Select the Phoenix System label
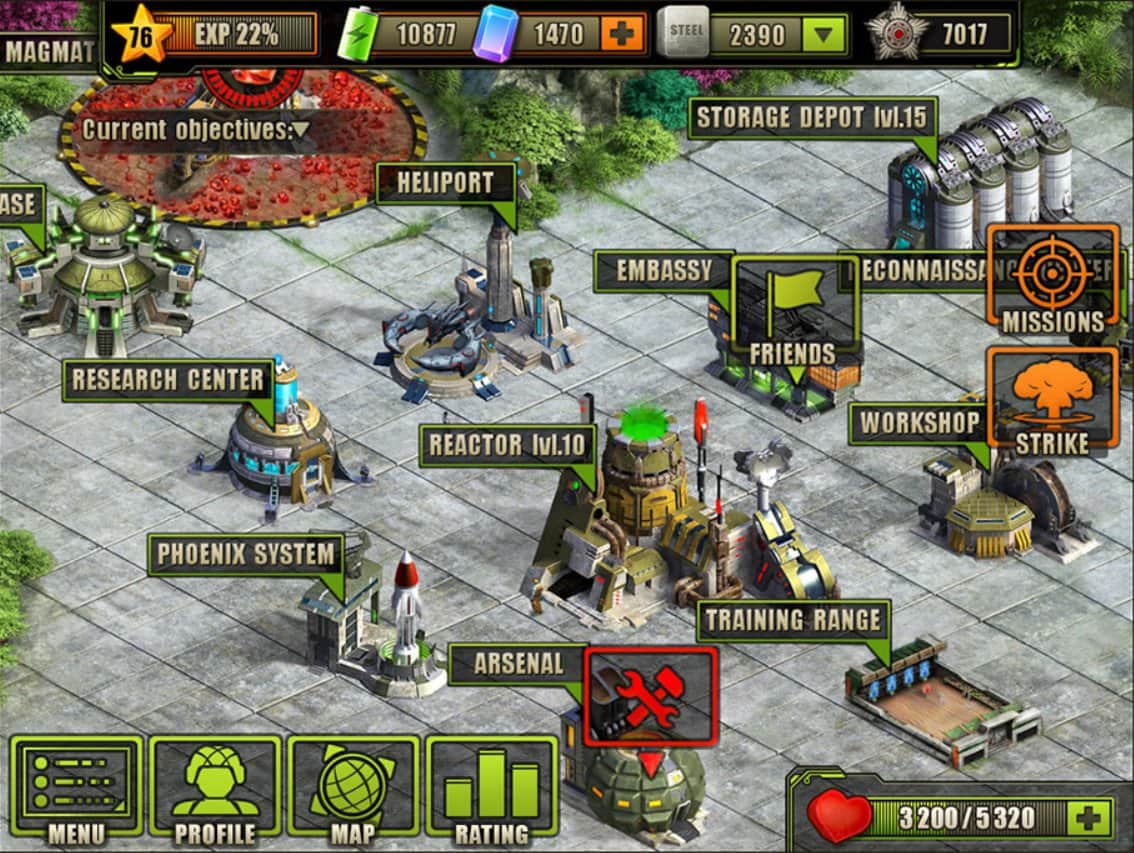This screenshot has height=853, width=1134. pyautogui.click(x=245, y=554)
